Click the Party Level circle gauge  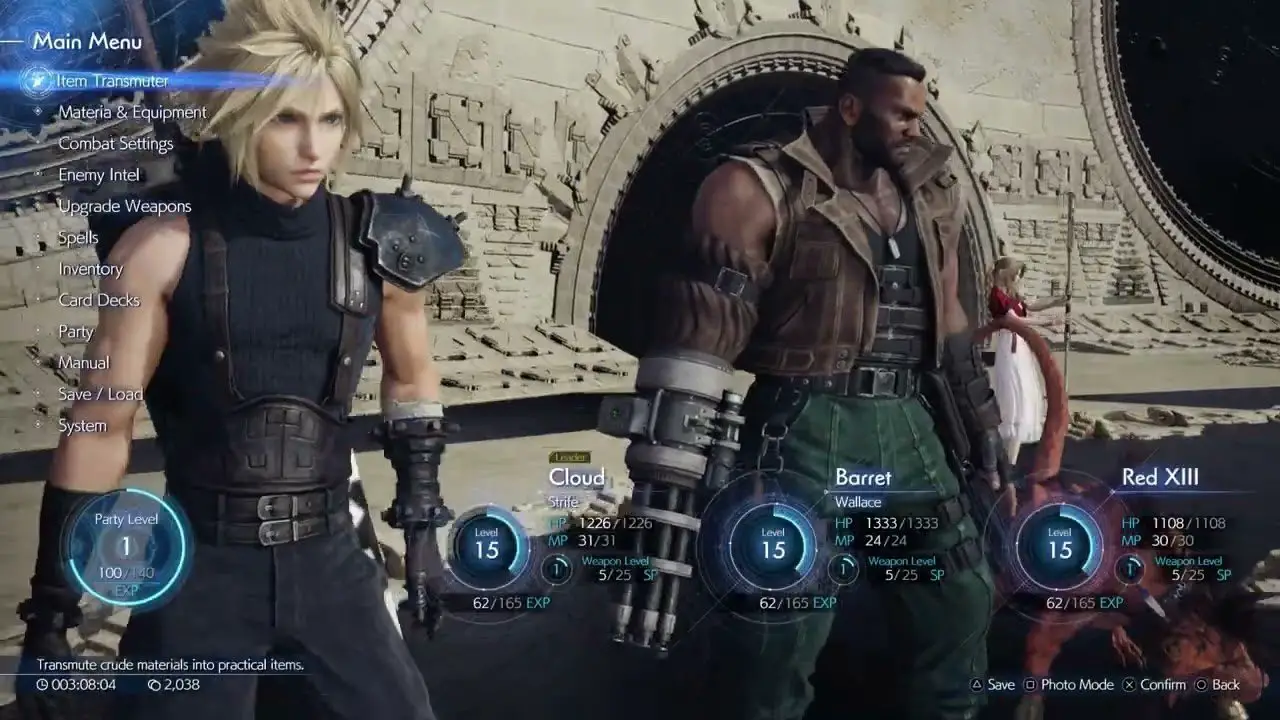(x=126, y=547)
